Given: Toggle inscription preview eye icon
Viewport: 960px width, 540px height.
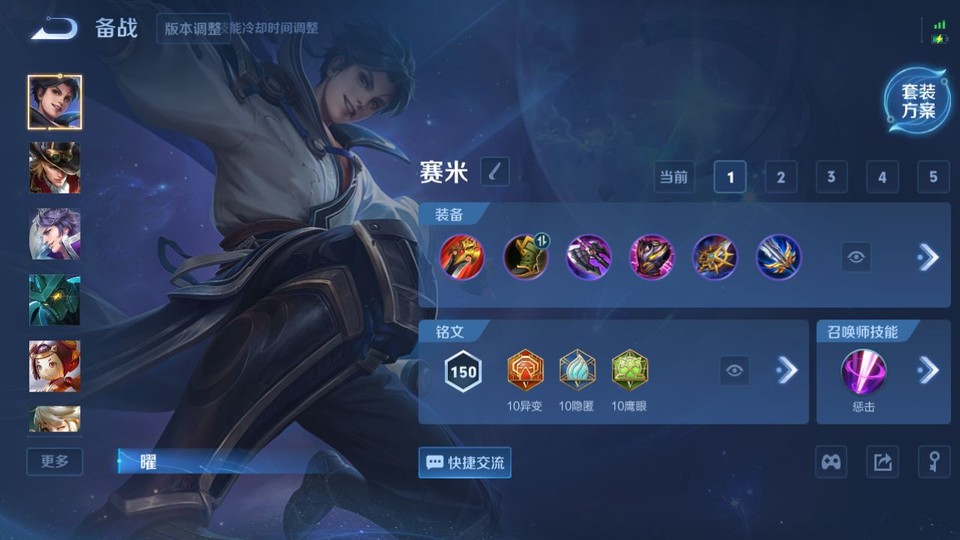Looking at the screenshot, I should point(735,371).
